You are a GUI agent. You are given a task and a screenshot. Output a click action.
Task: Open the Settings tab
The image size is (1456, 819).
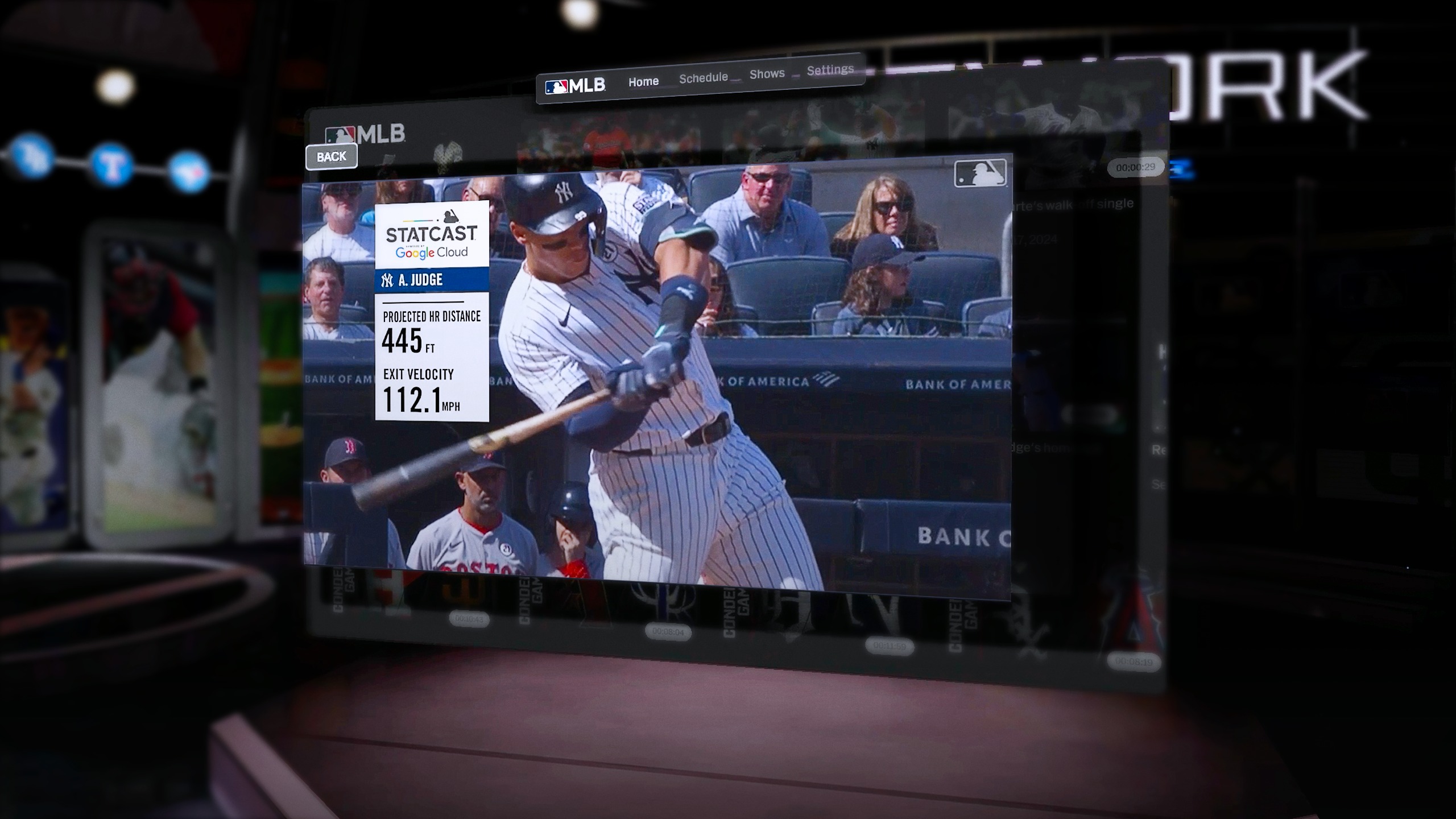coord(830,70)
